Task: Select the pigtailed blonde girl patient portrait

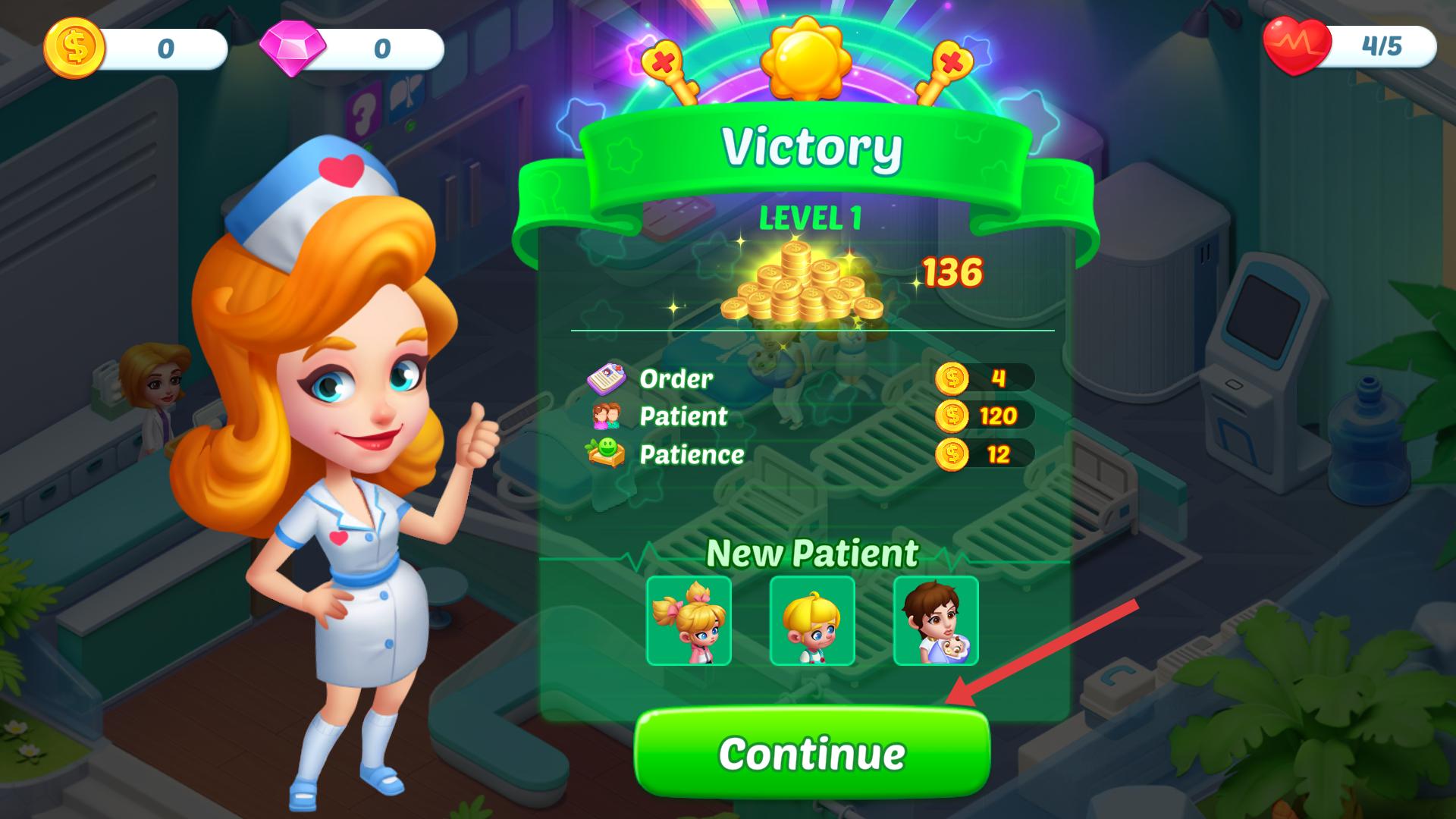Action: [x=689, y=621]
